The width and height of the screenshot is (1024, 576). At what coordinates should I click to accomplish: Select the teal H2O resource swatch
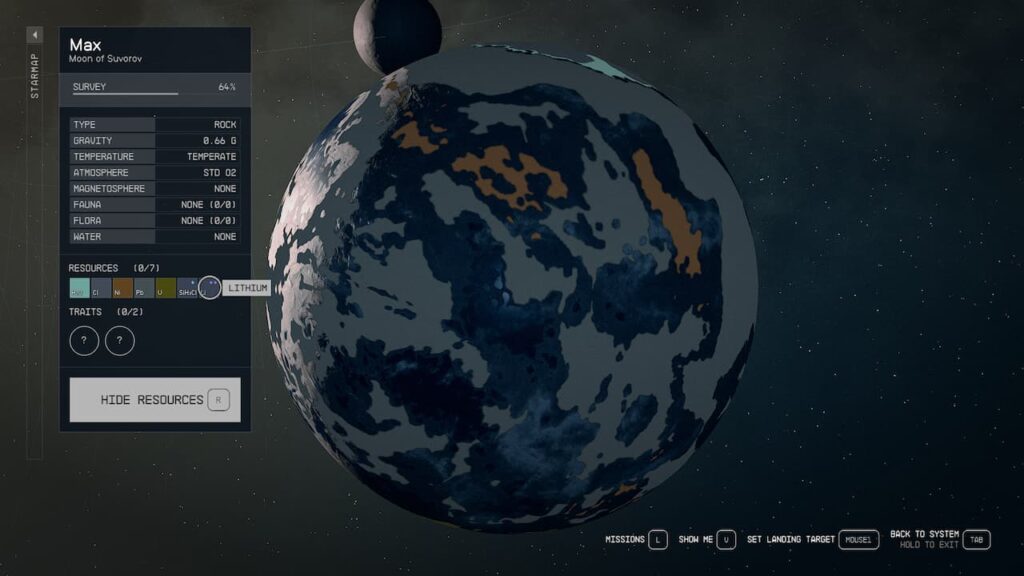pyautogui.click(x=79, y=289)
